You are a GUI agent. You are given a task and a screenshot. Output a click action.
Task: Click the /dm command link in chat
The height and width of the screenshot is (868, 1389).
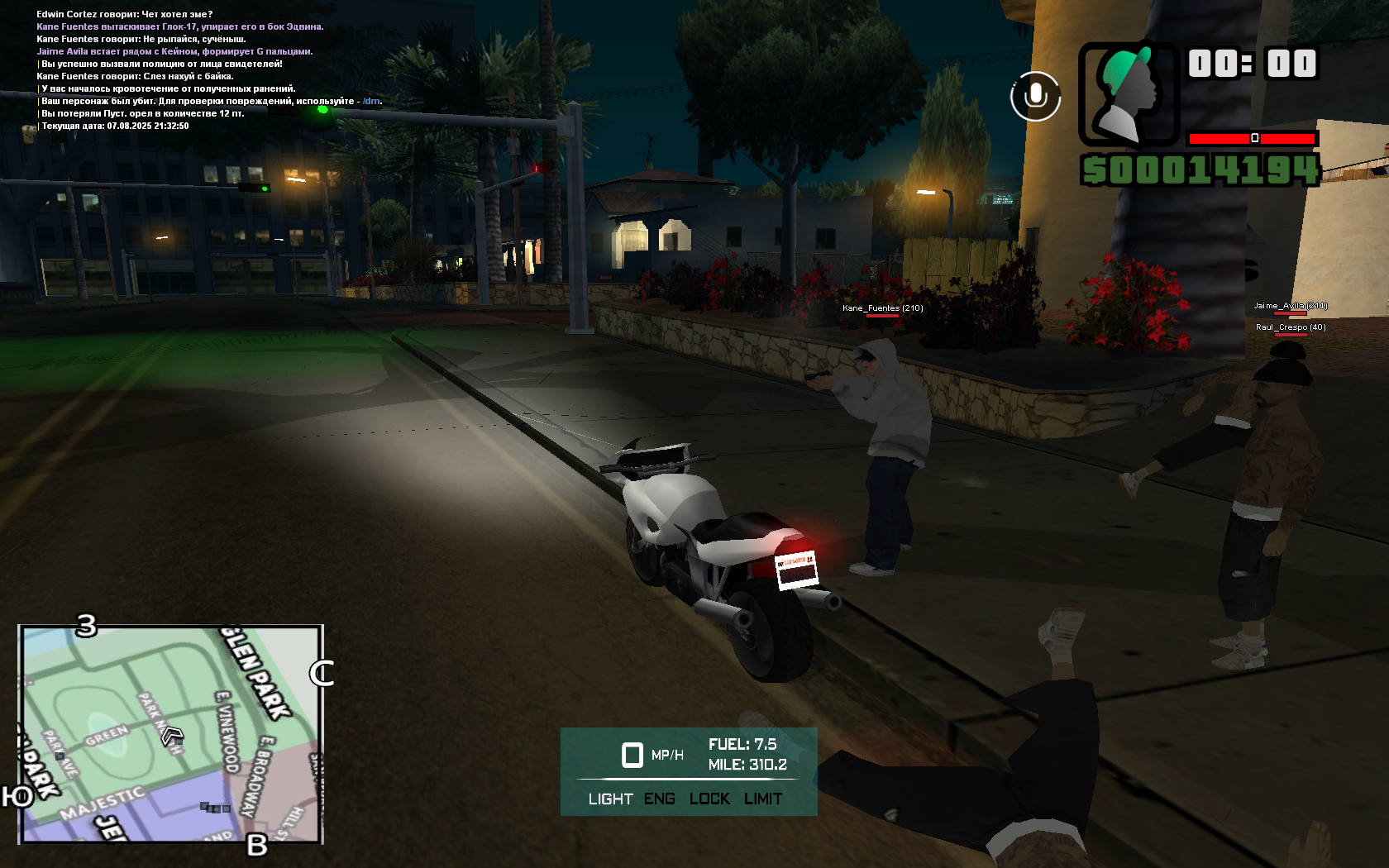371,102
